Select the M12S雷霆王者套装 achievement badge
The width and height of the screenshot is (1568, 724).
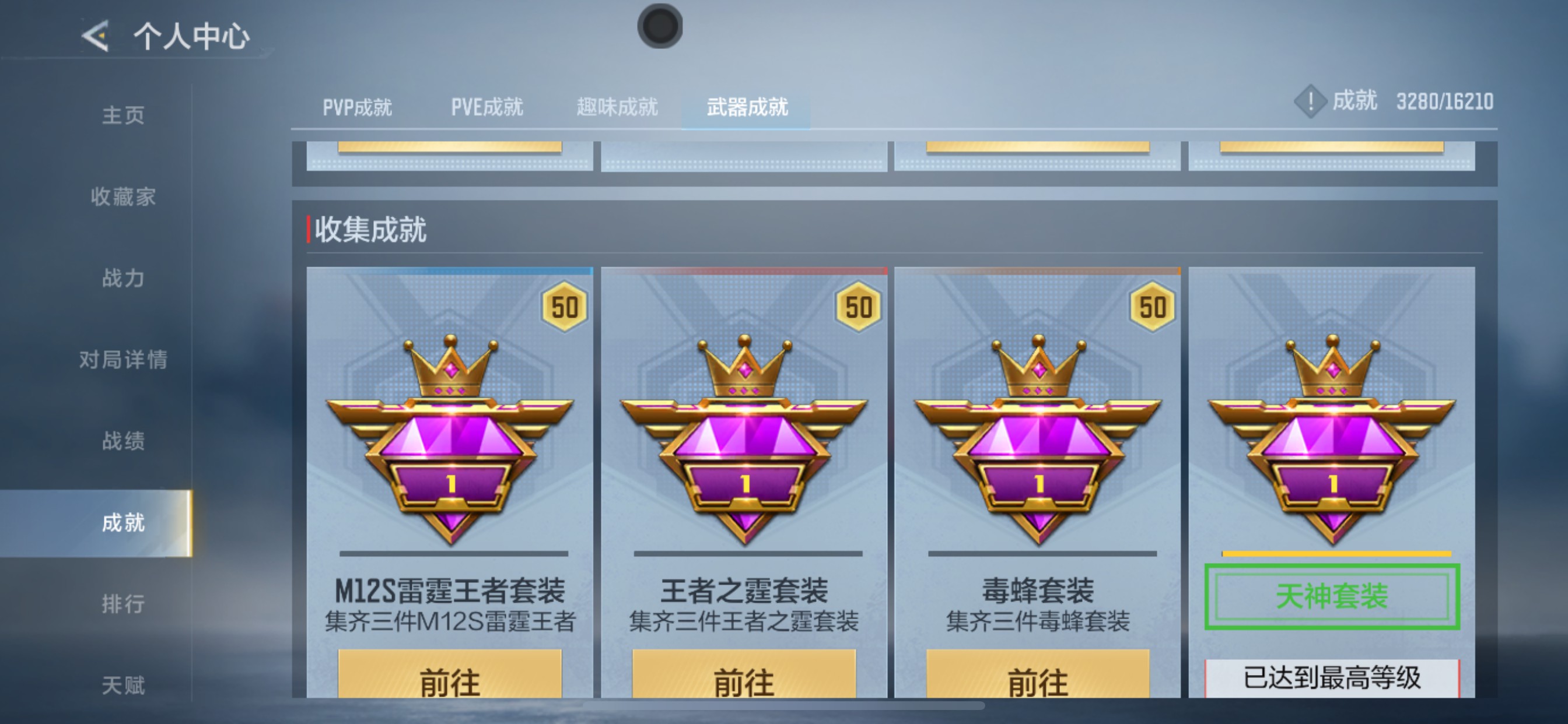[450, 444]
